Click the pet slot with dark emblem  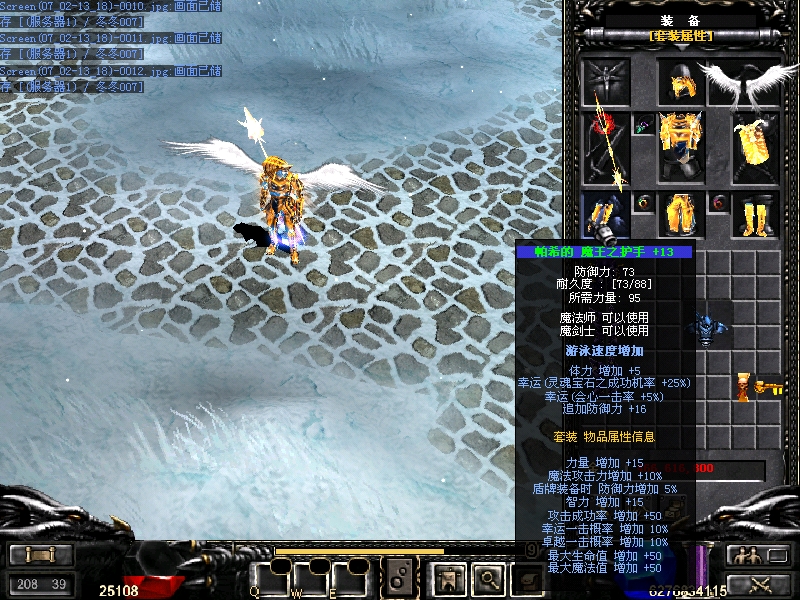pyautogui.click(x=607, y=82)
